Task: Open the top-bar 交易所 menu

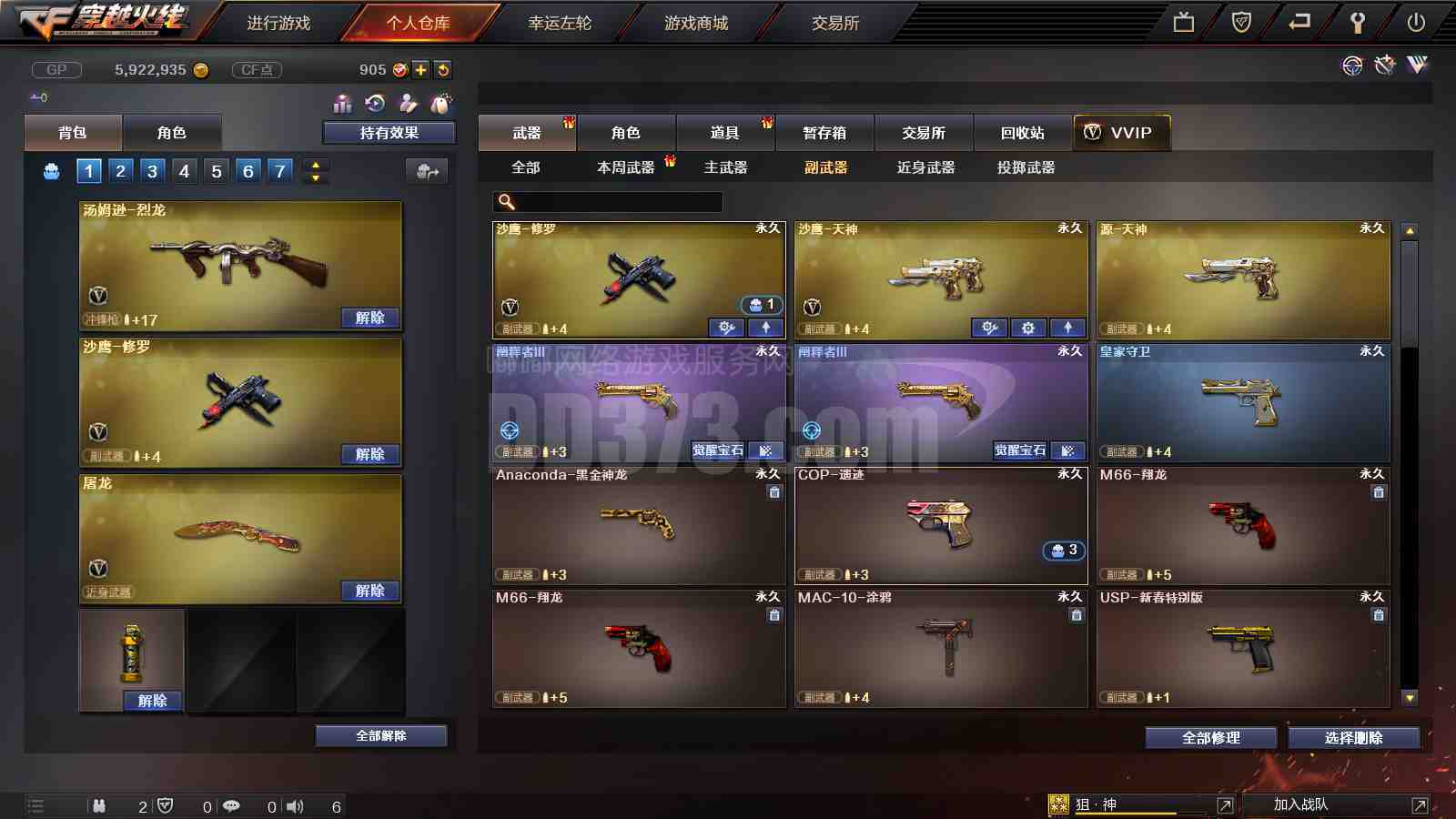Action: point(835,23)
